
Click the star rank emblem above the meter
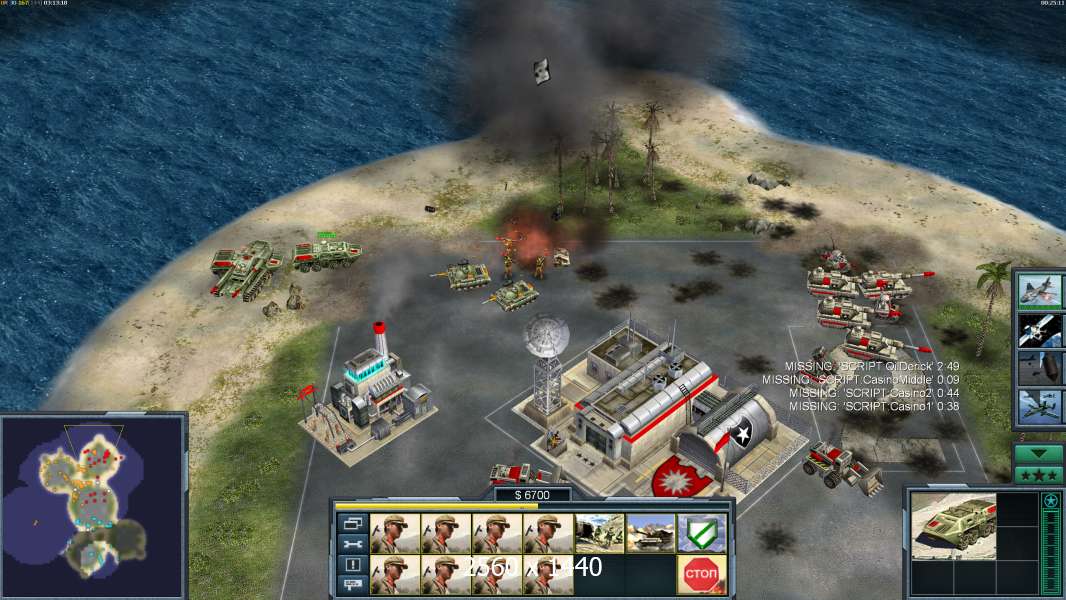[x=1050, y=500]
